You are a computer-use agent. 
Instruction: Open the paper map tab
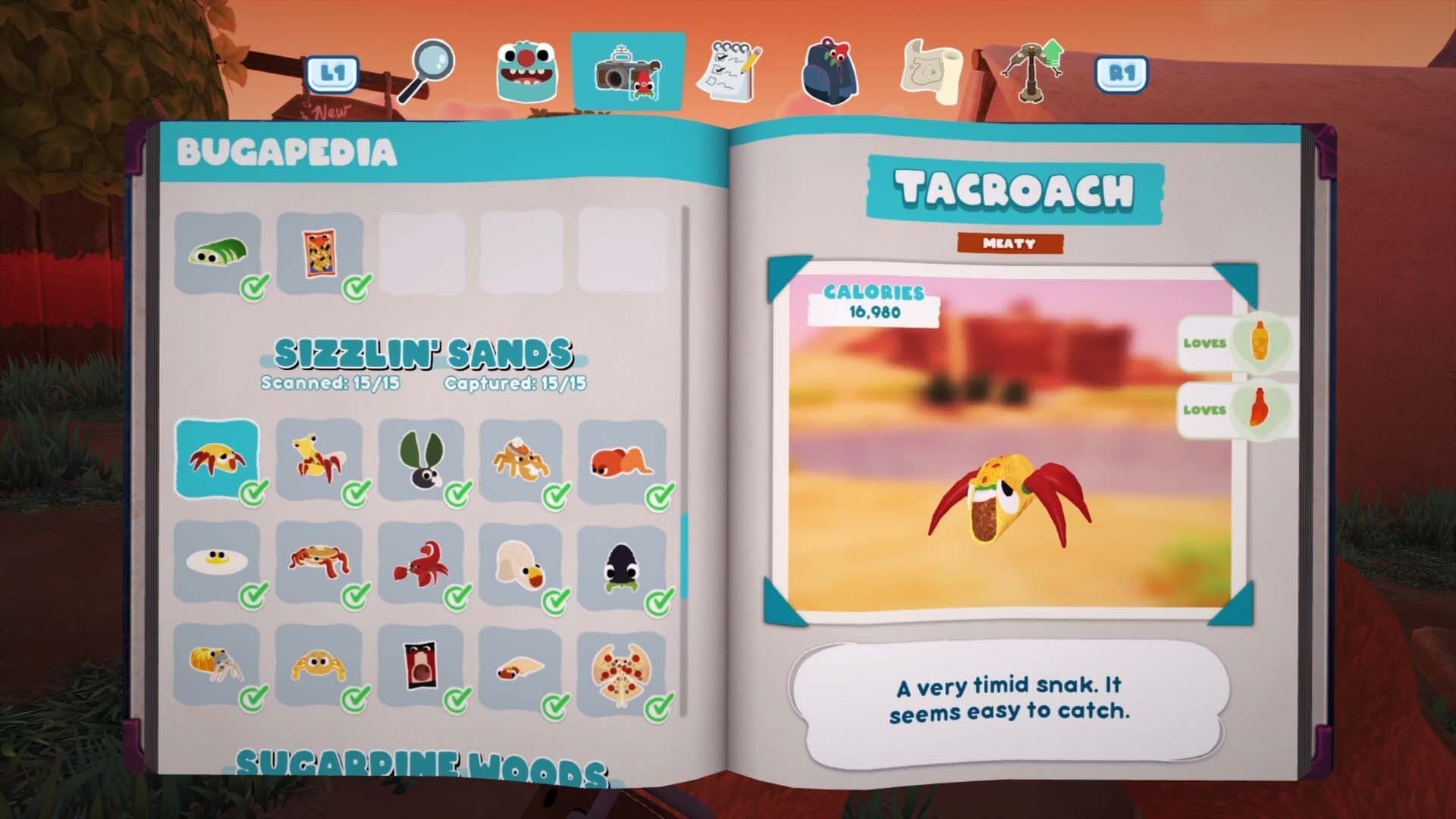click(931, 72)
